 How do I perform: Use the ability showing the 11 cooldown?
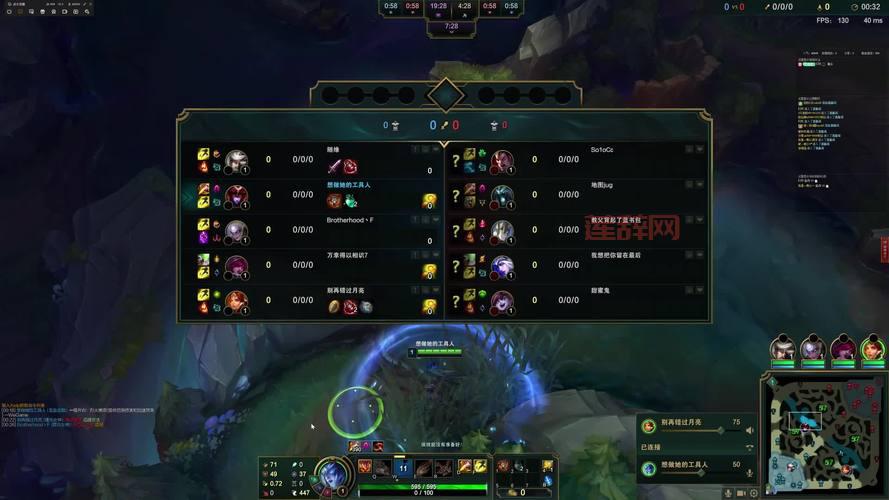(403, 467)
